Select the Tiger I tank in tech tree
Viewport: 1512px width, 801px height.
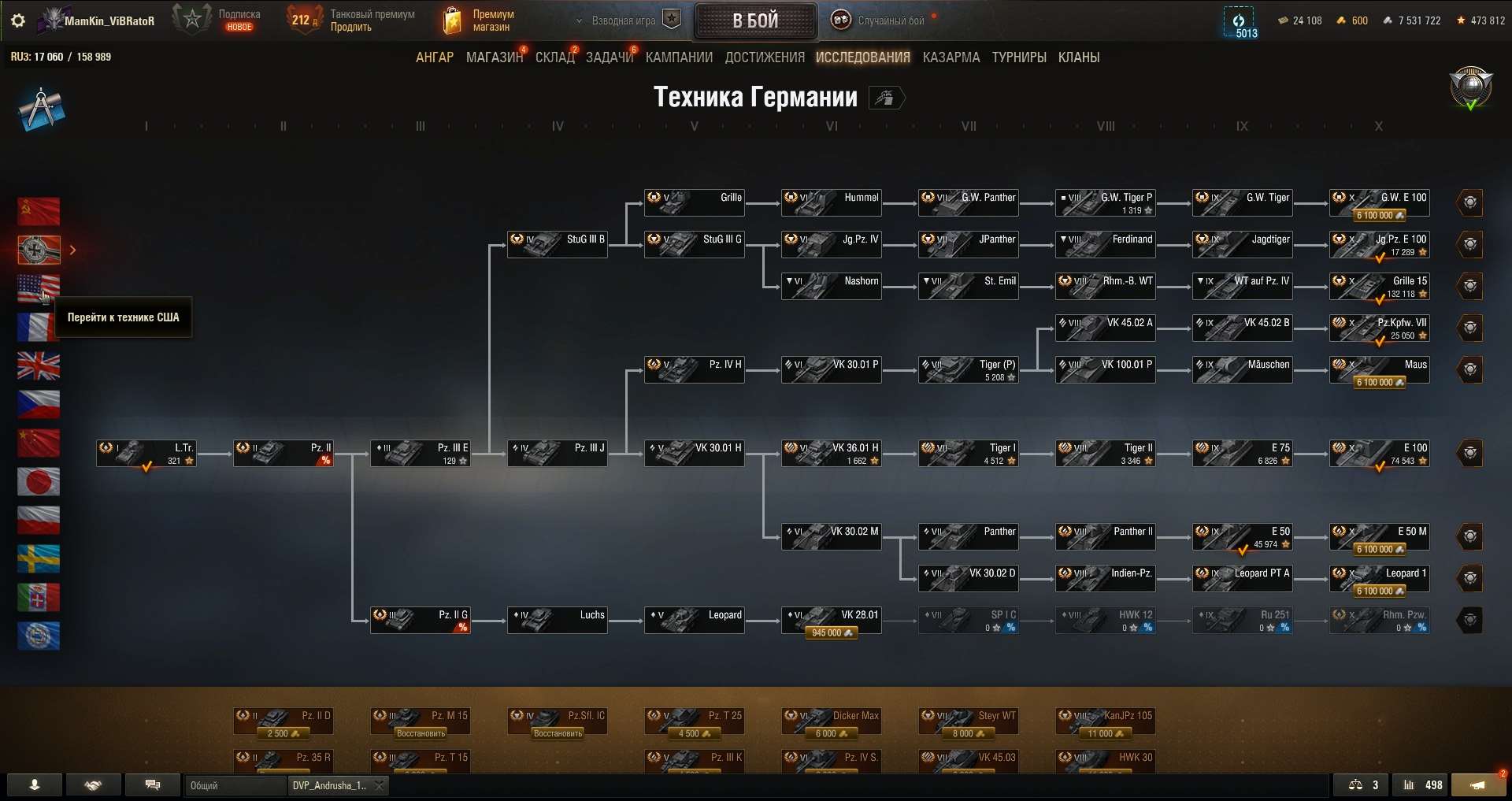[x=968, y=453]
